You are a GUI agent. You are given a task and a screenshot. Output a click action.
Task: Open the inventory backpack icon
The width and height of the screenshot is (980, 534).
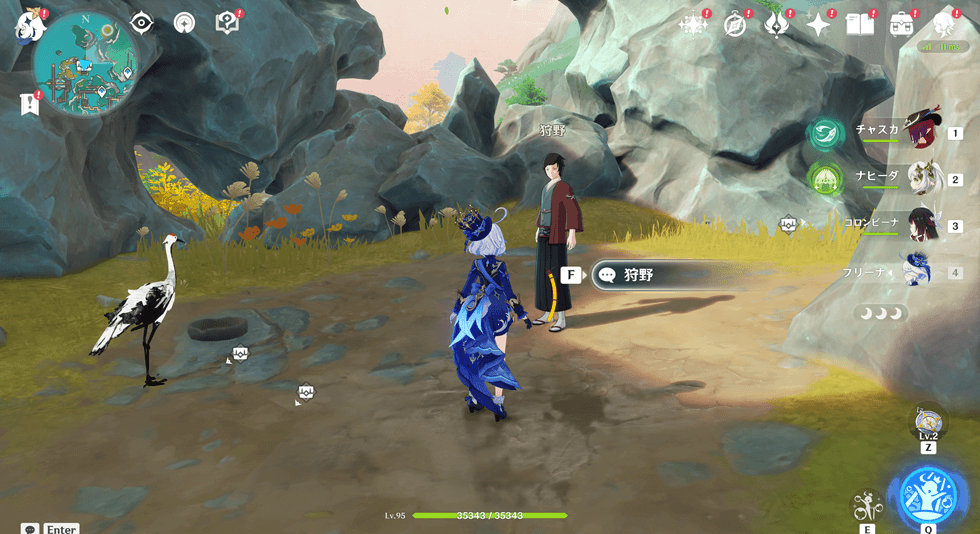(902, 25)
